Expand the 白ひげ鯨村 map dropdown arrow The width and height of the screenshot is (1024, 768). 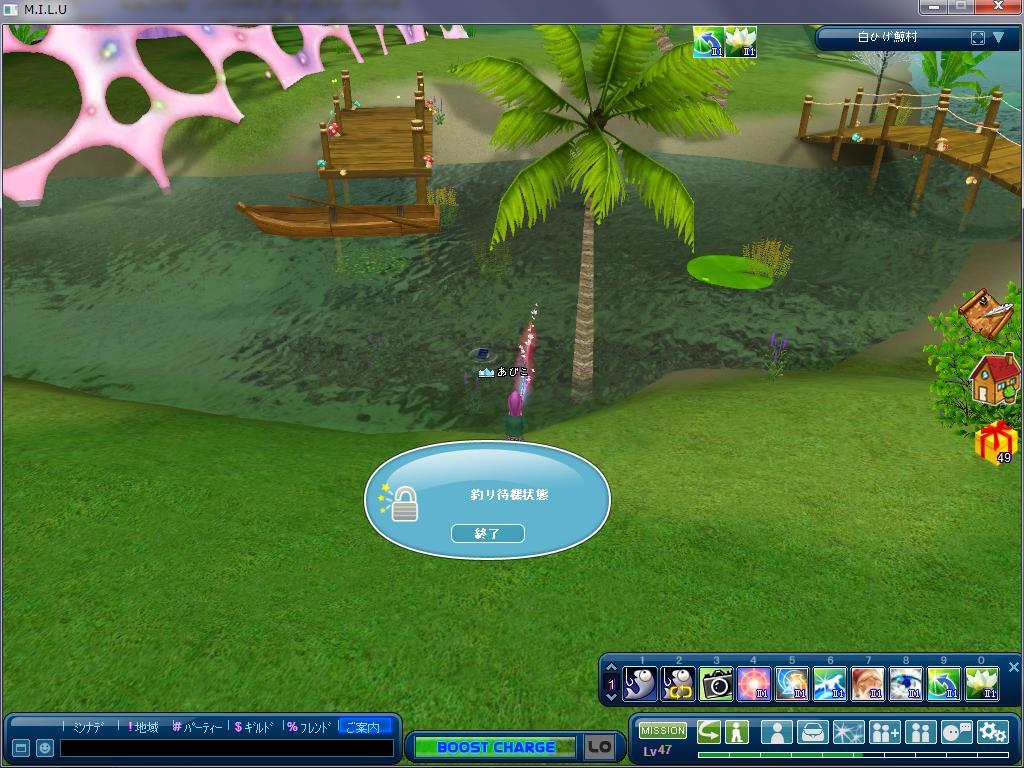point(998,38)
